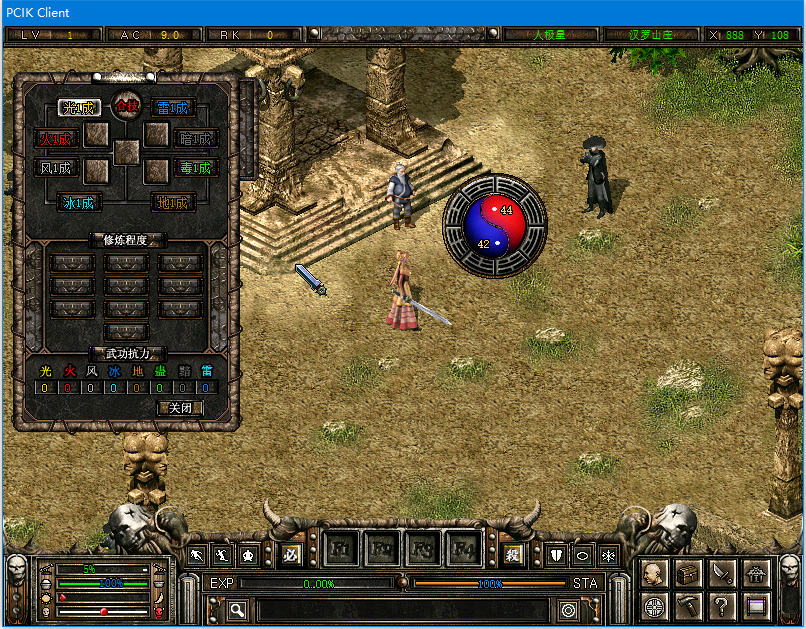
Task: Choose the 雷1成 thunder element button
Action: pyautogui.click(x=173, y=107)
